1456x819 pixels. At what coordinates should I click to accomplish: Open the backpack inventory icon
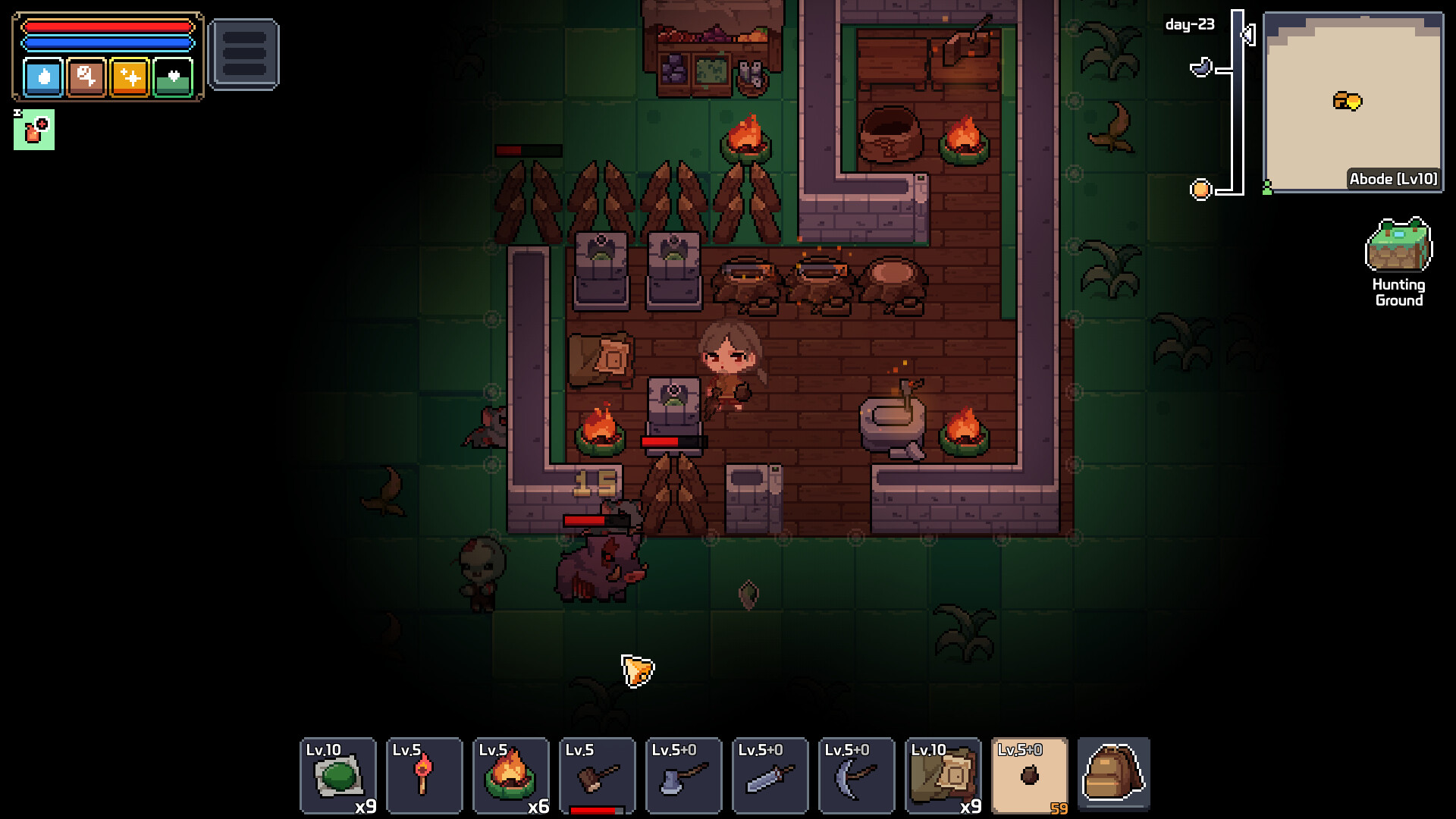tap(1112, 775)
